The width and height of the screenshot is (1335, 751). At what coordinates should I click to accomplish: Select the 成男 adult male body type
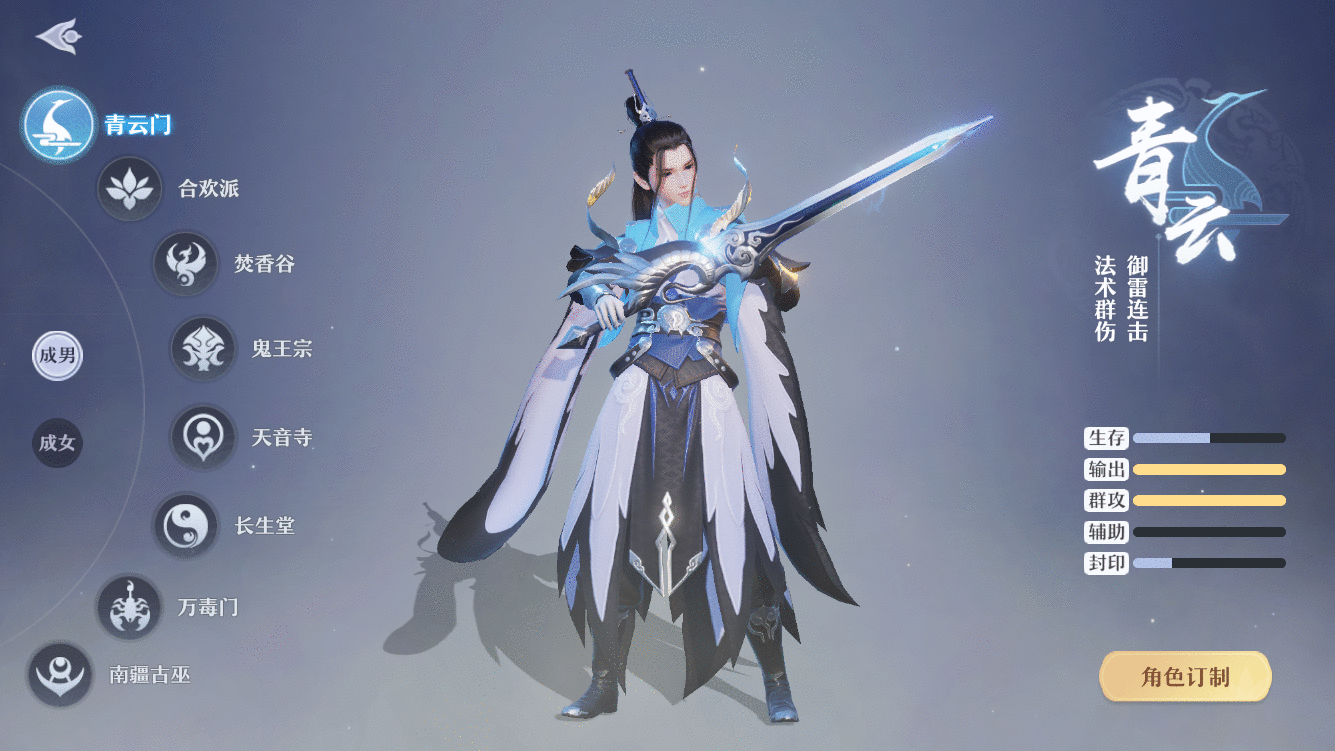pyautogui.click(x=57, y=356)
